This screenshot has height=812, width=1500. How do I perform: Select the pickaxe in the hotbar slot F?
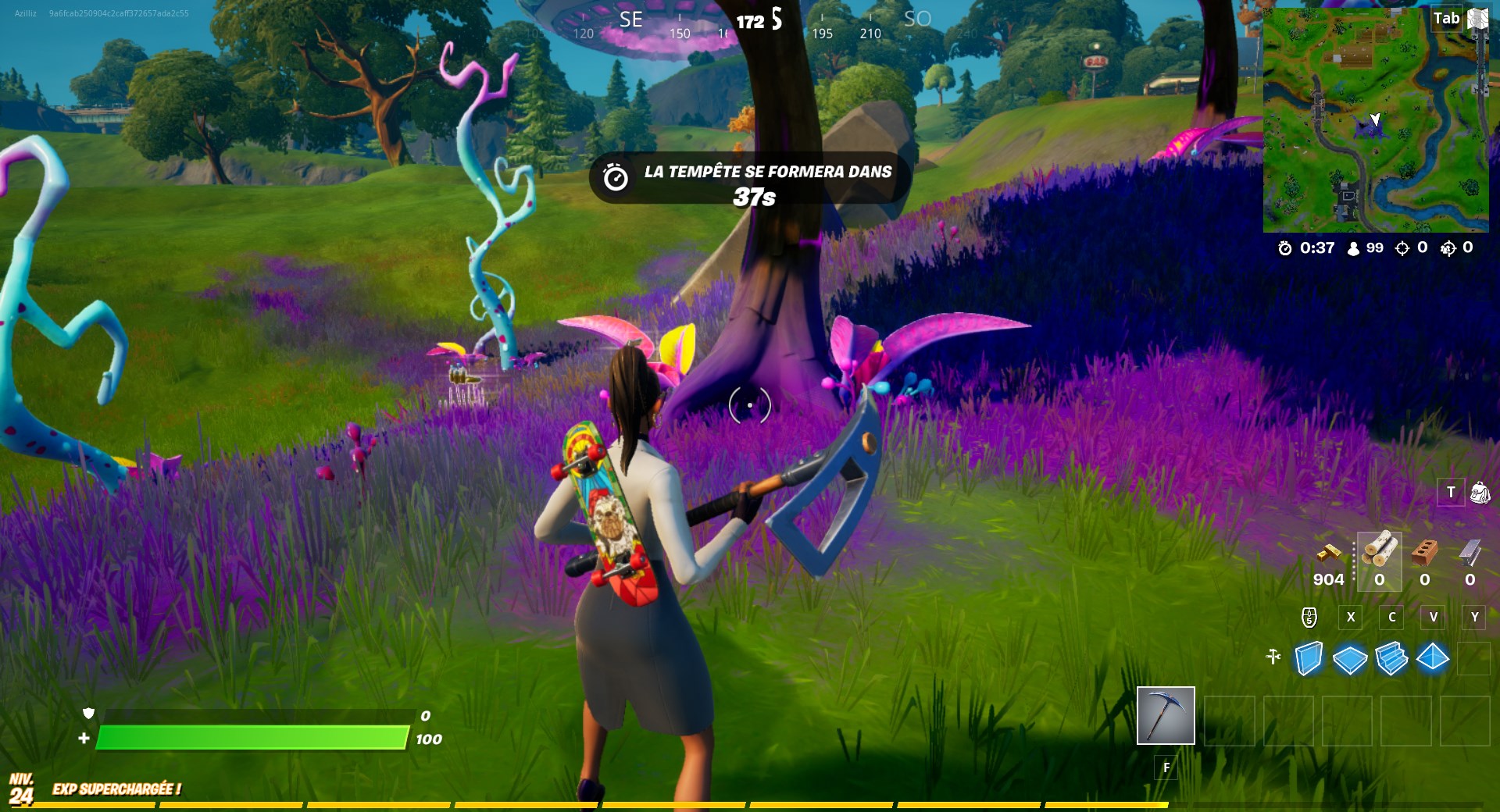(1165, 717)
